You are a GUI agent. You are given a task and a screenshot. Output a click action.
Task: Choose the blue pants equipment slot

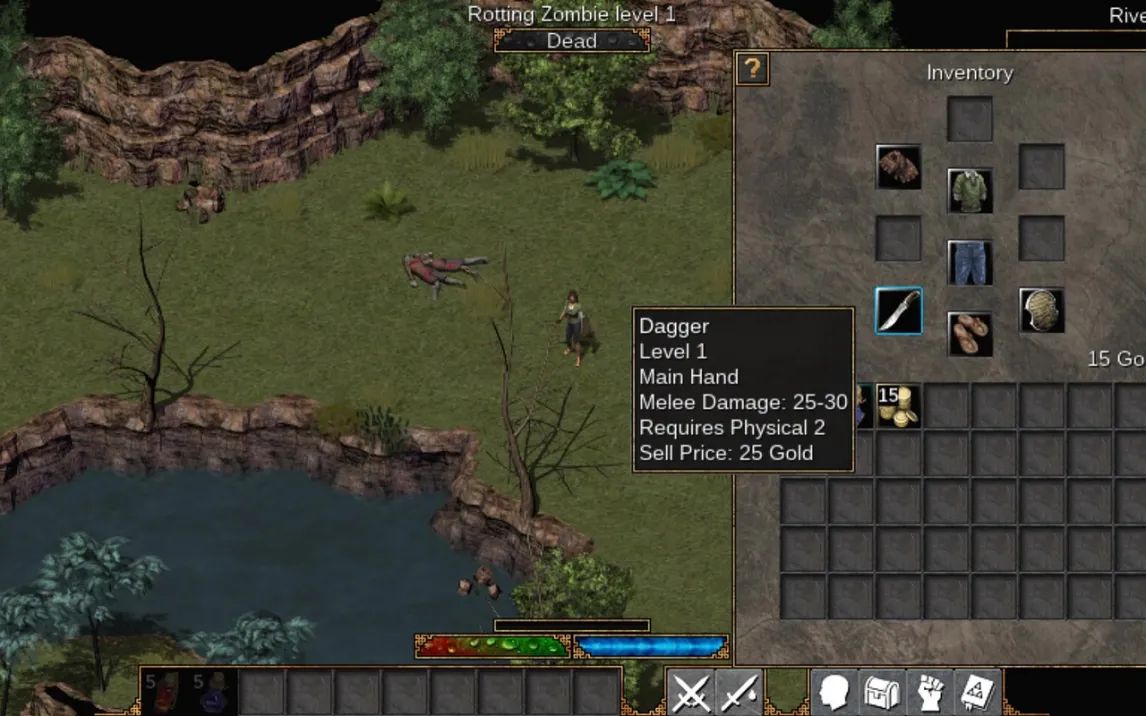(970, 262)
